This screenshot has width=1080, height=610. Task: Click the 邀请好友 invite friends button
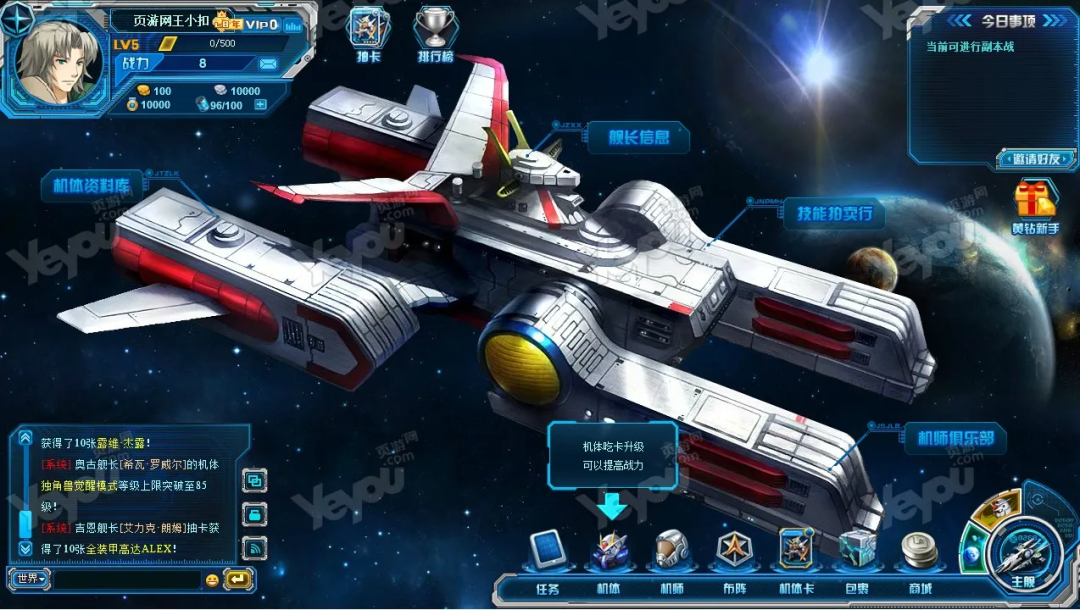1035,158
